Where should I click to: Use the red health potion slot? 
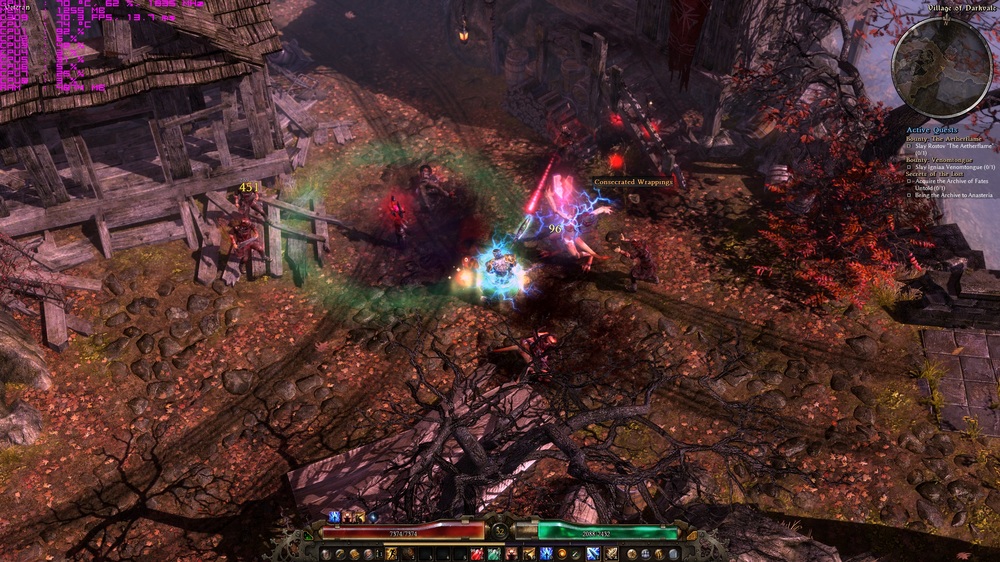476,554
